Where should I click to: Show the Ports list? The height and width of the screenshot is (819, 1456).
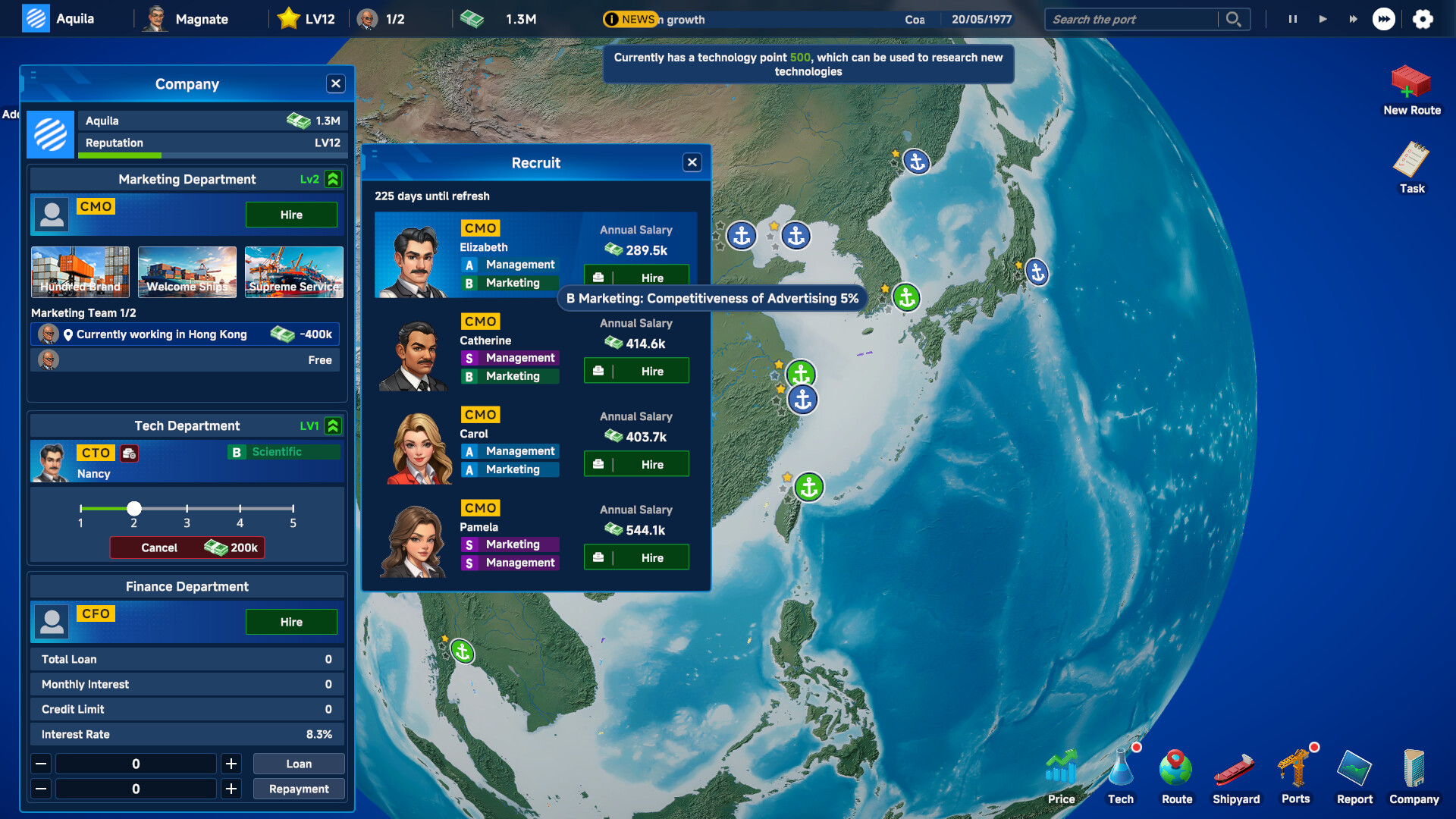[1296, 775]
